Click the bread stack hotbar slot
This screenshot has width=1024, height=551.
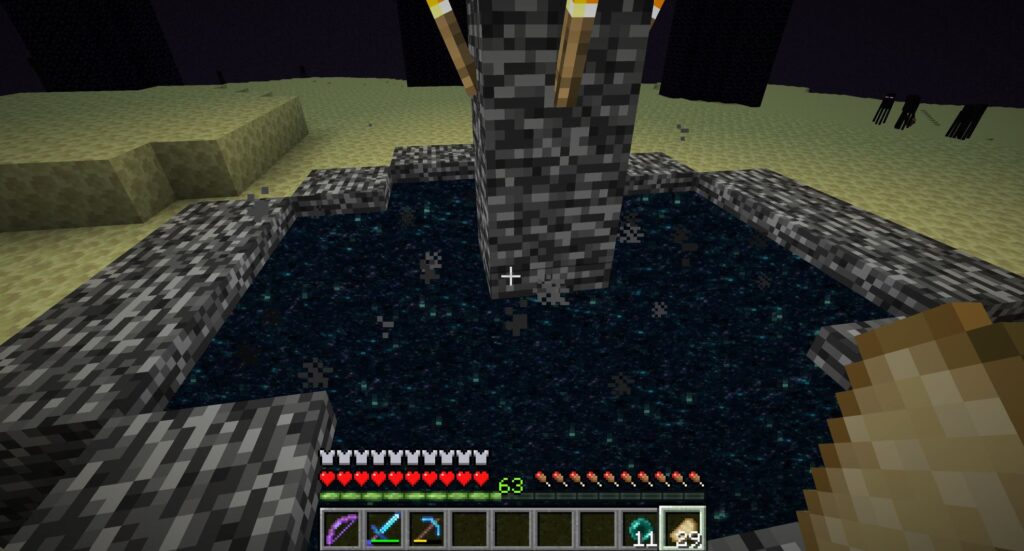(x=683, y=528)
